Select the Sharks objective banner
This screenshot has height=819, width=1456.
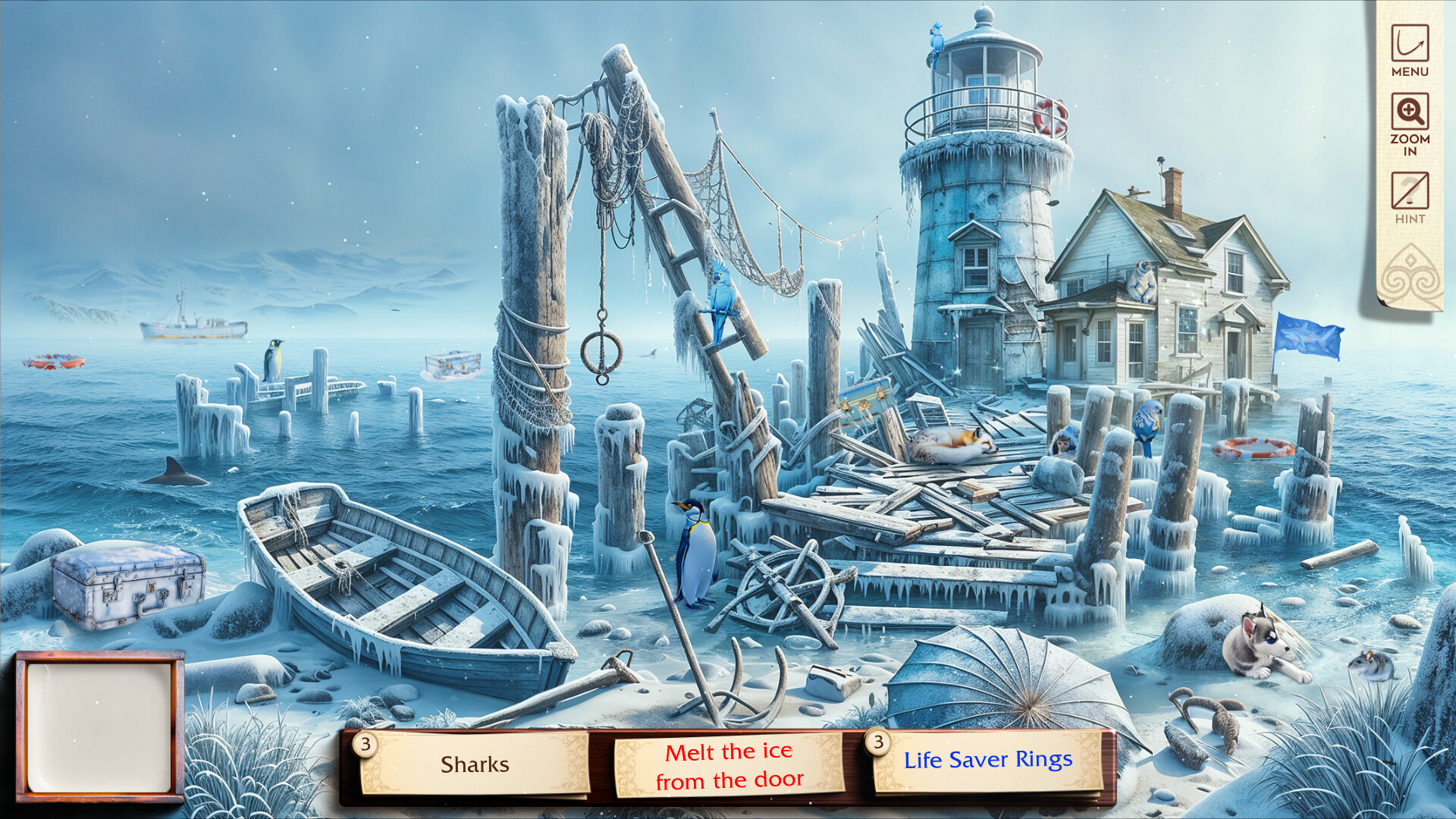(475, 765)
